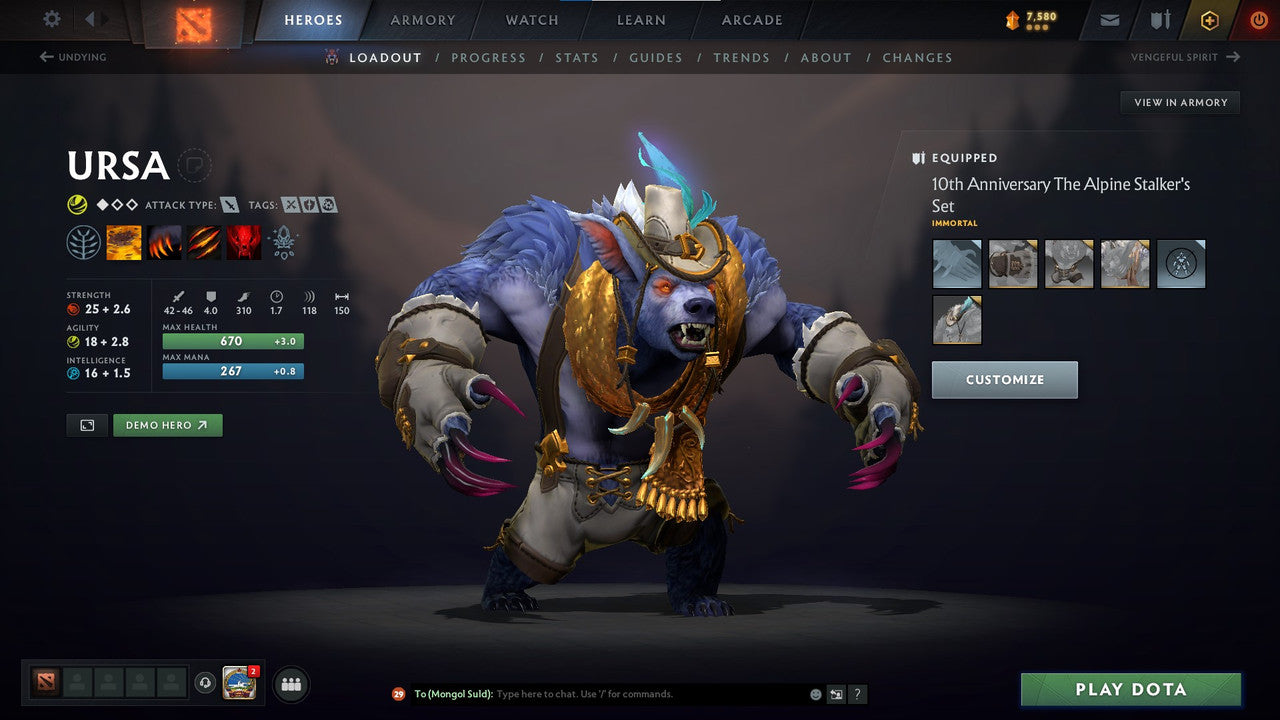Click the Dota Plus hexagon icon
The image size is (1280, 720).
tap(1209, 20)
